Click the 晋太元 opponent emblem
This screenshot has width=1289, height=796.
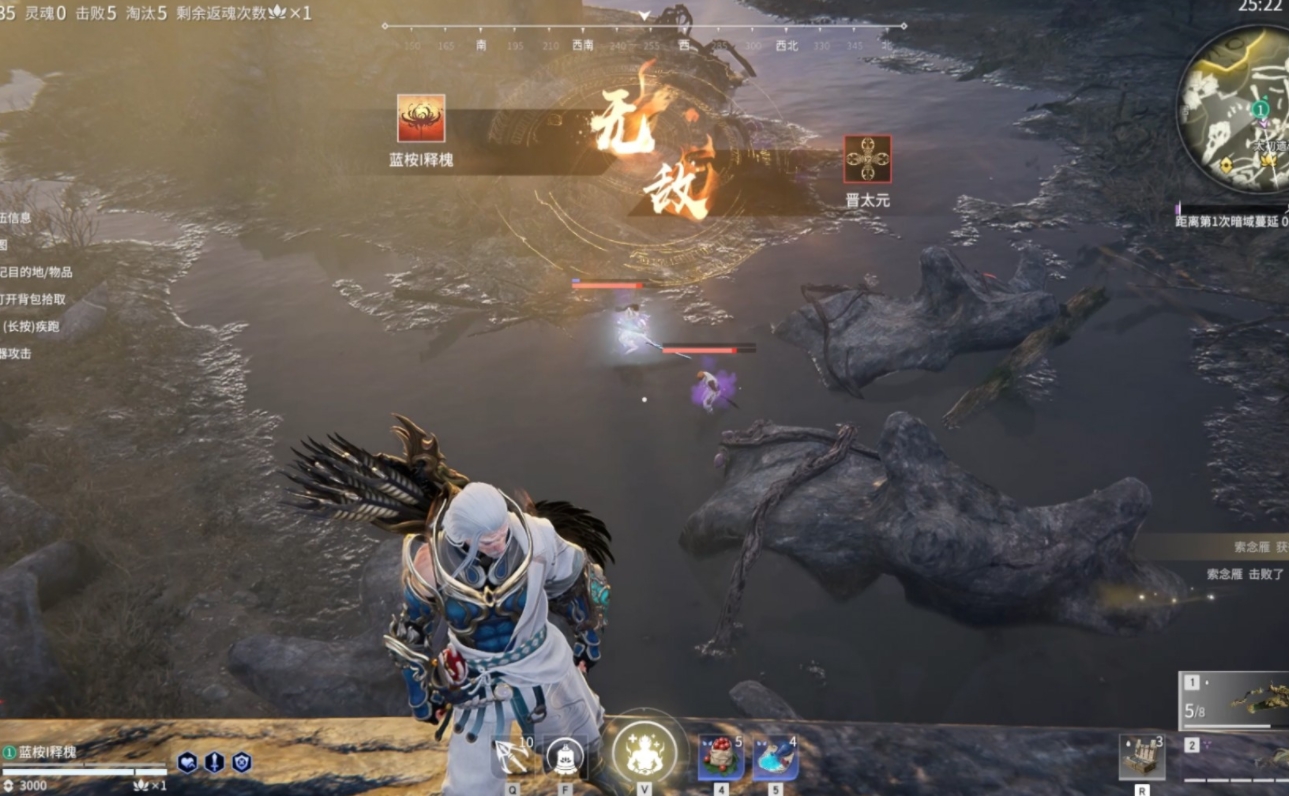pyautogui.click(x=867, y=160)
